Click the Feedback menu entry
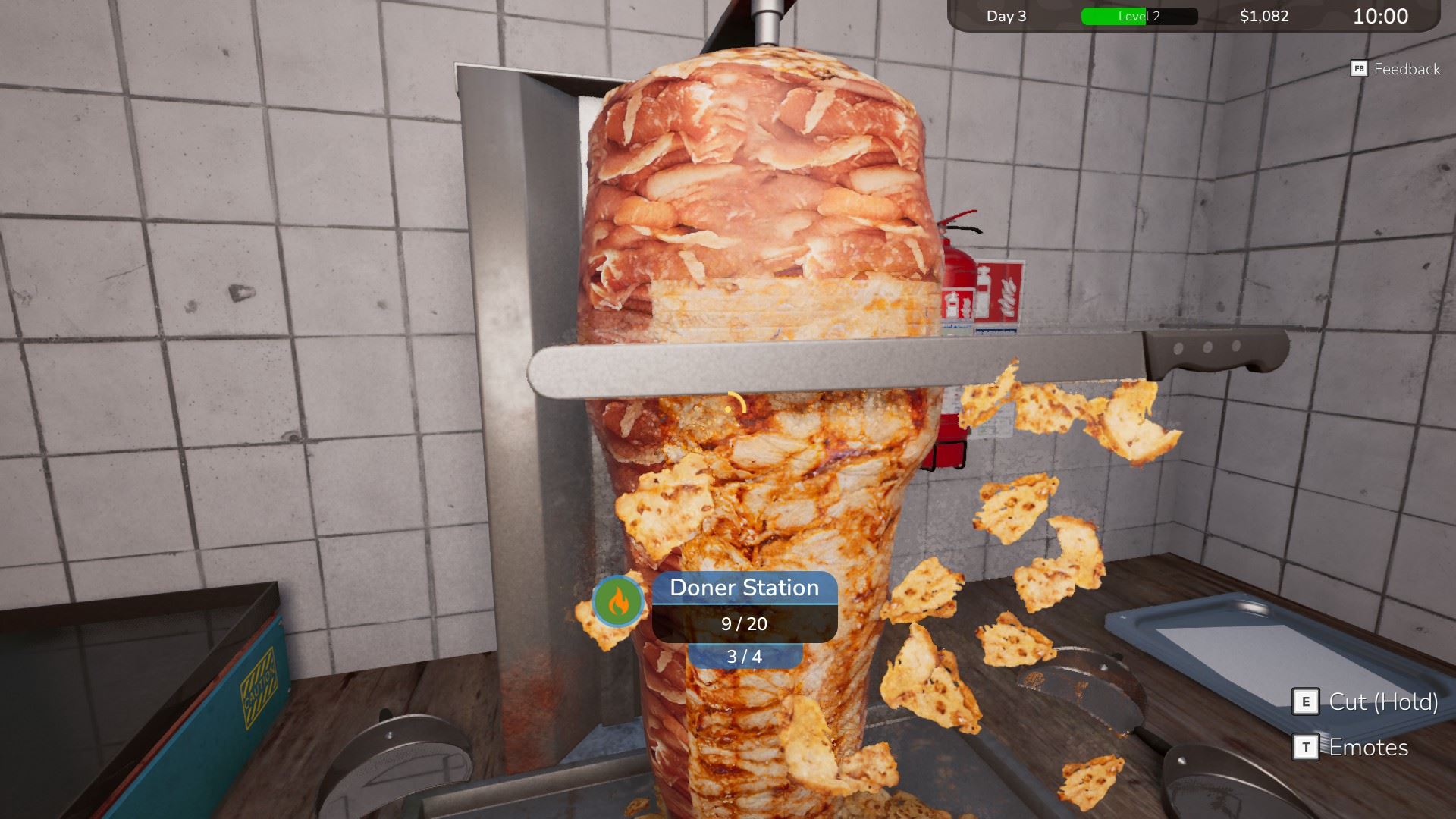This screenshot has height=819, width=1456. pos(1407,69)
